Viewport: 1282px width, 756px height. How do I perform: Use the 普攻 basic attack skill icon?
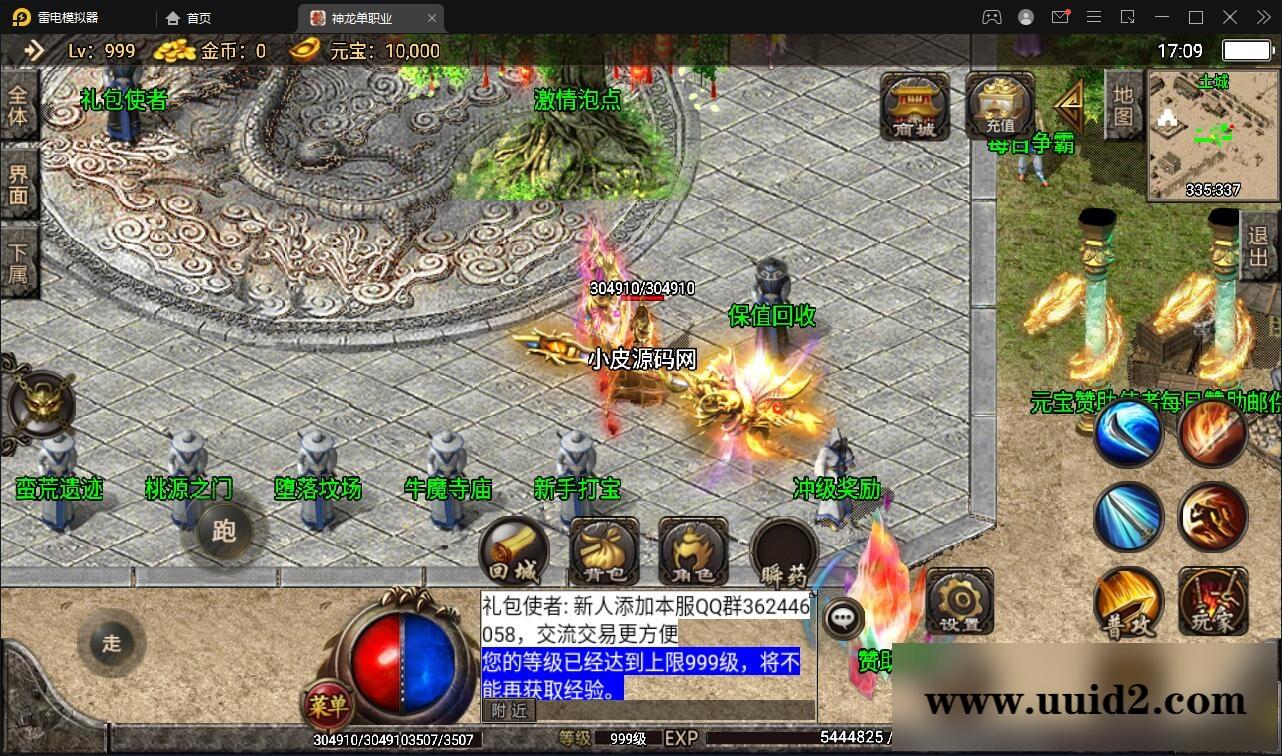pyautogui.click(x=1128, y=601)
